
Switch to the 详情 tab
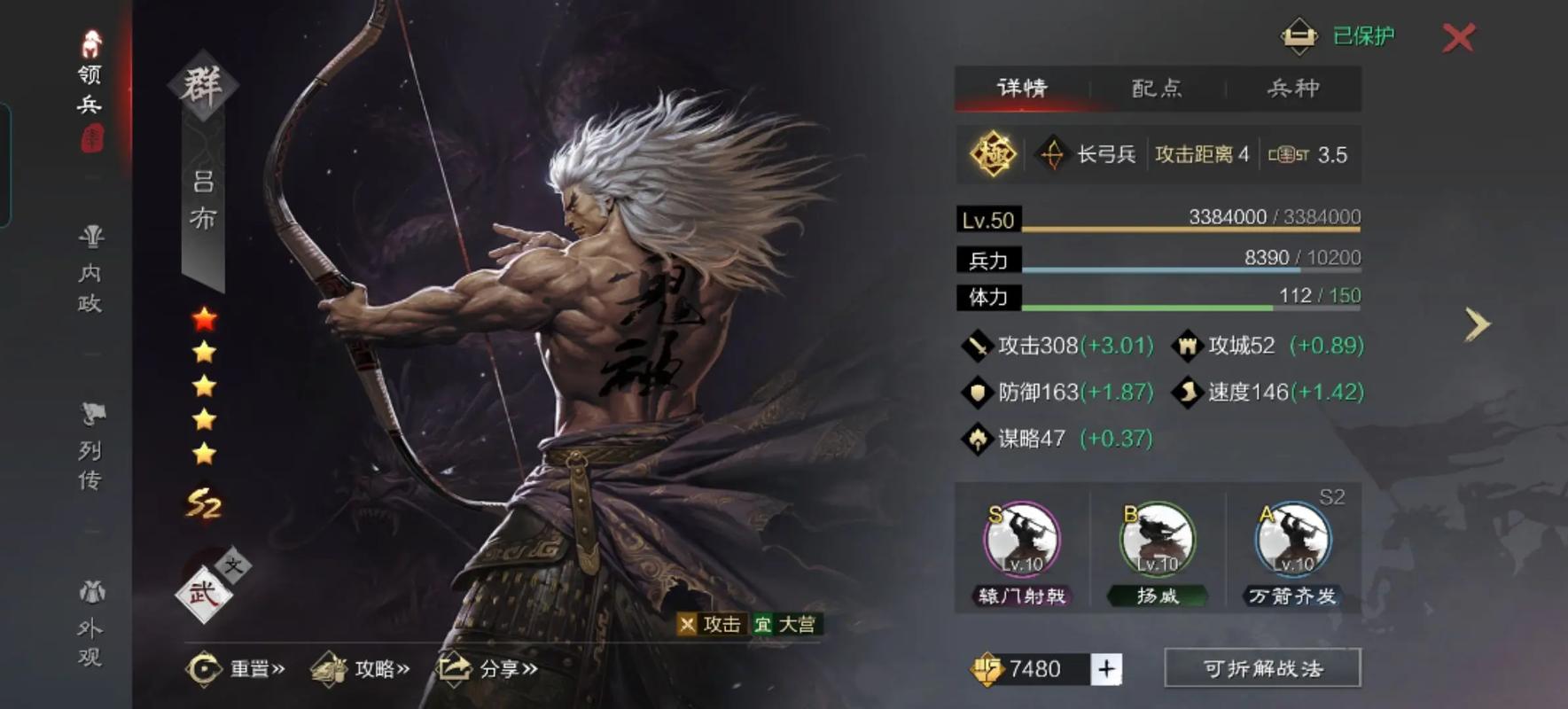pos(1022,88)
